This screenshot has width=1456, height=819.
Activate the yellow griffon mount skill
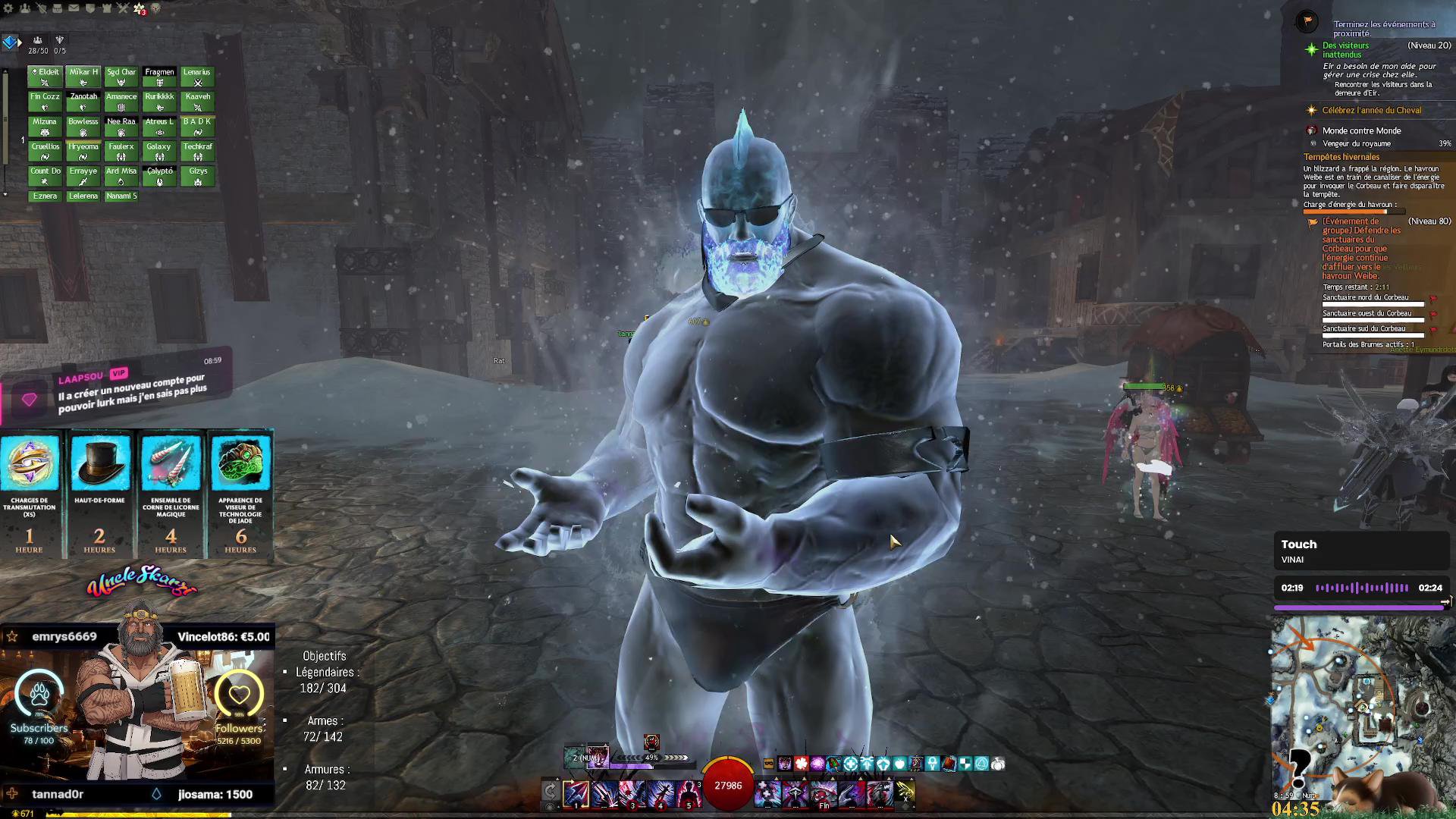click(x=905, y=792)
